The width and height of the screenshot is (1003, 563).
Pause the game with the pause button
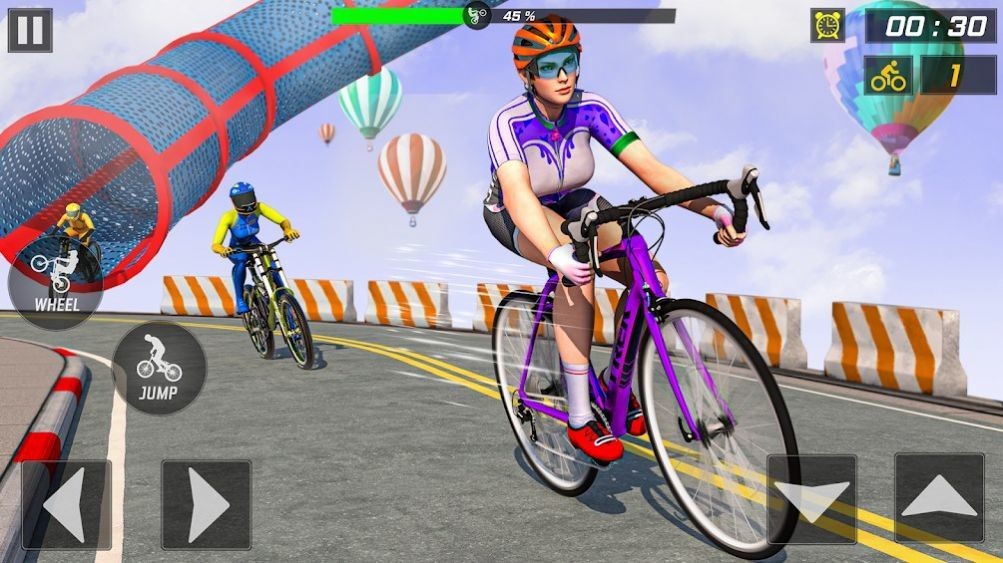30,30
